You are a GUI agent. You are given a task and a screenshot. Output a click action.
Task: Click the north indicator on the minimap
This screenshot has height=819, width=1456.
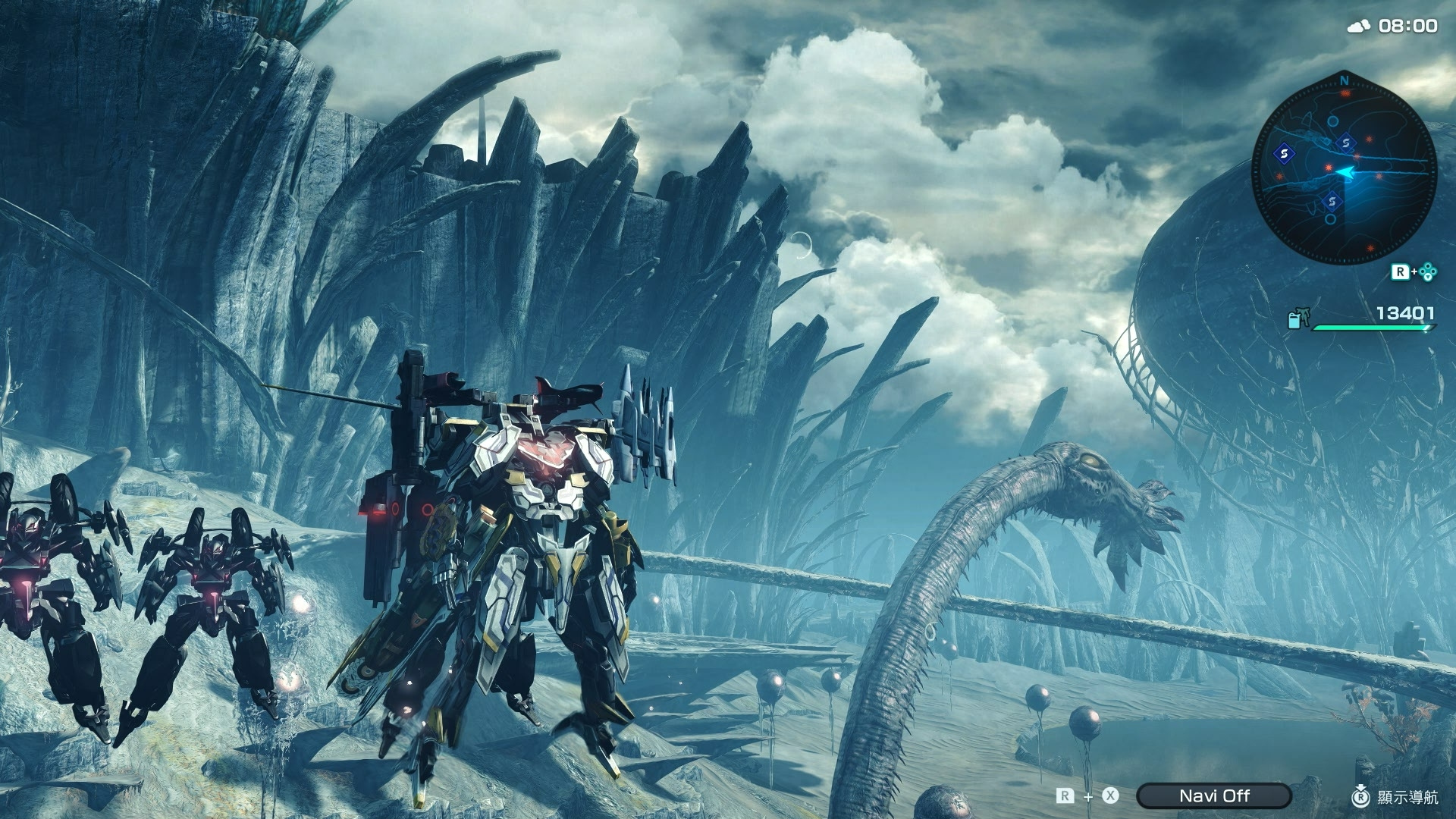coord(1344,80)
